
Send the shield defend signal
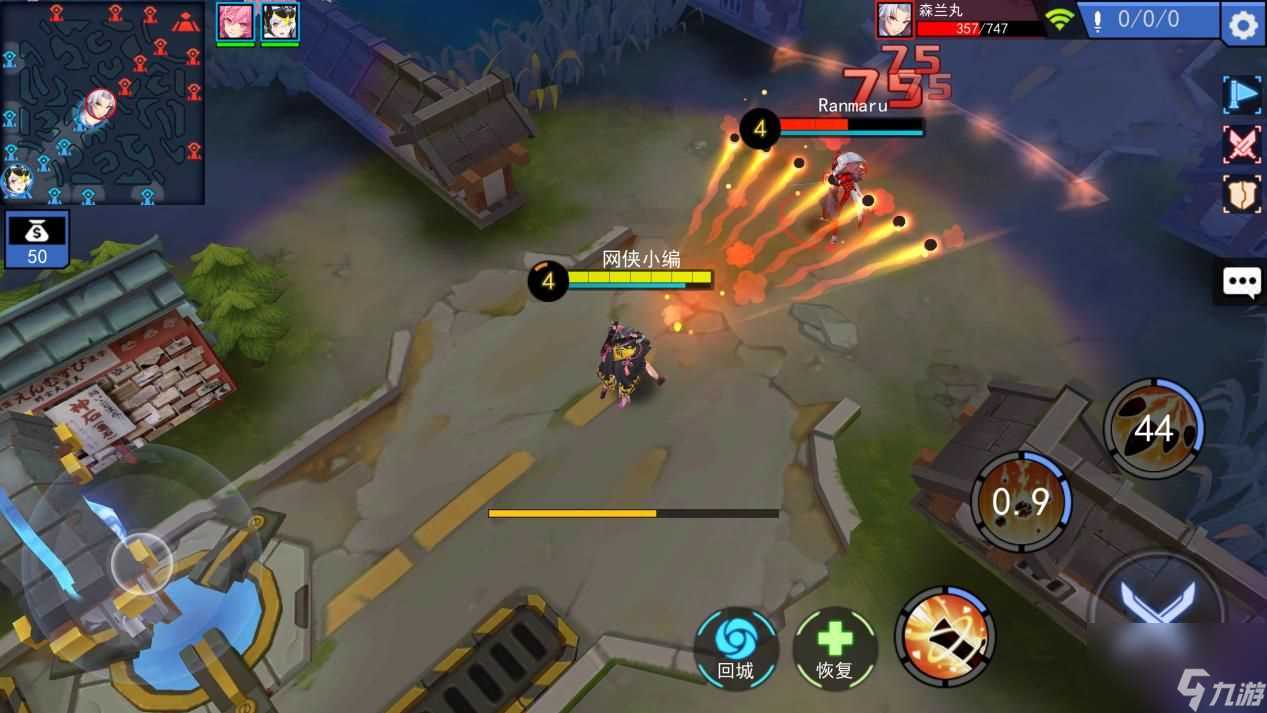1242,195
